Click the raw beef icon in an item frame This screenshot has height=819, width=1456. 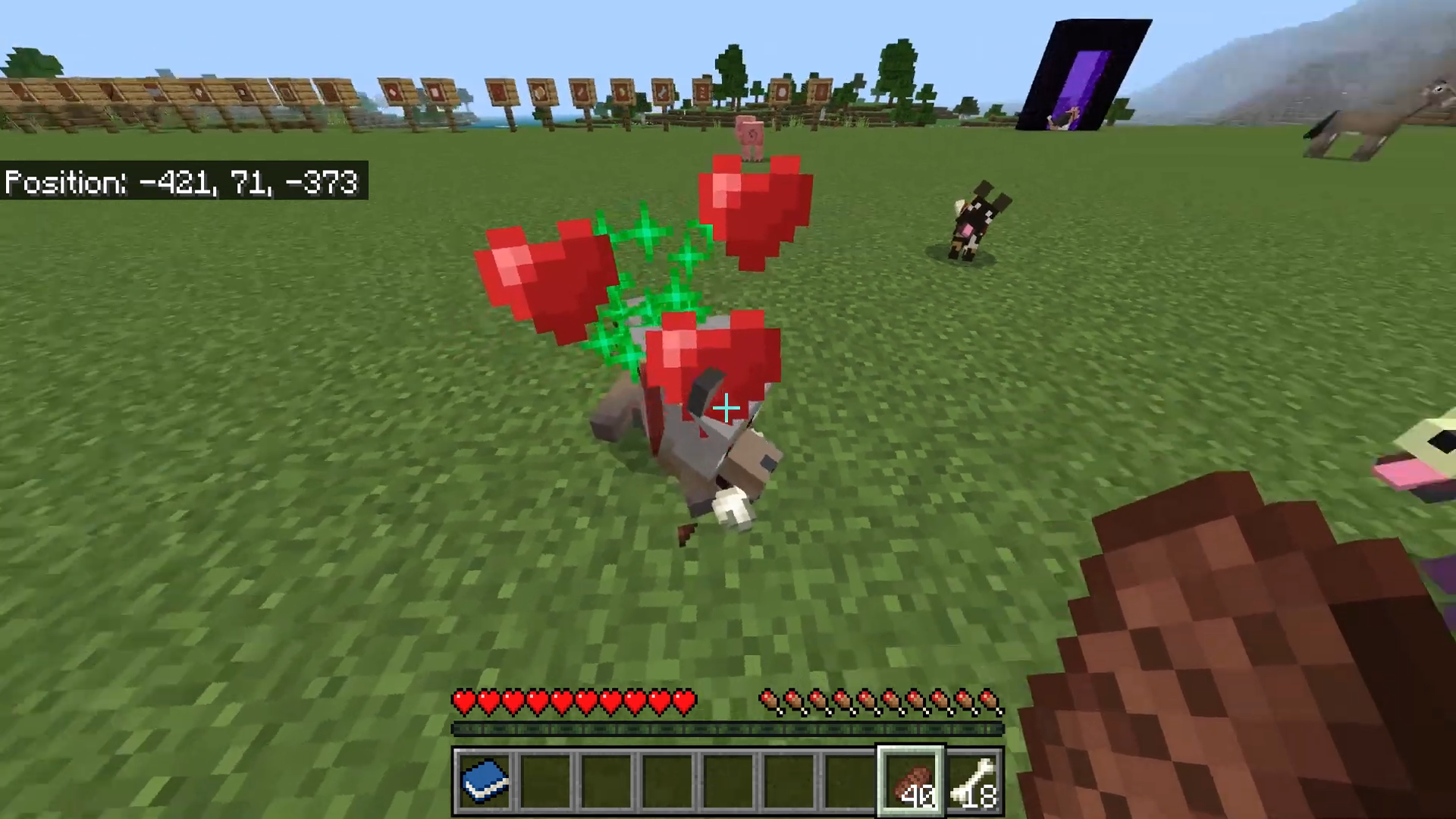point(500,93)
